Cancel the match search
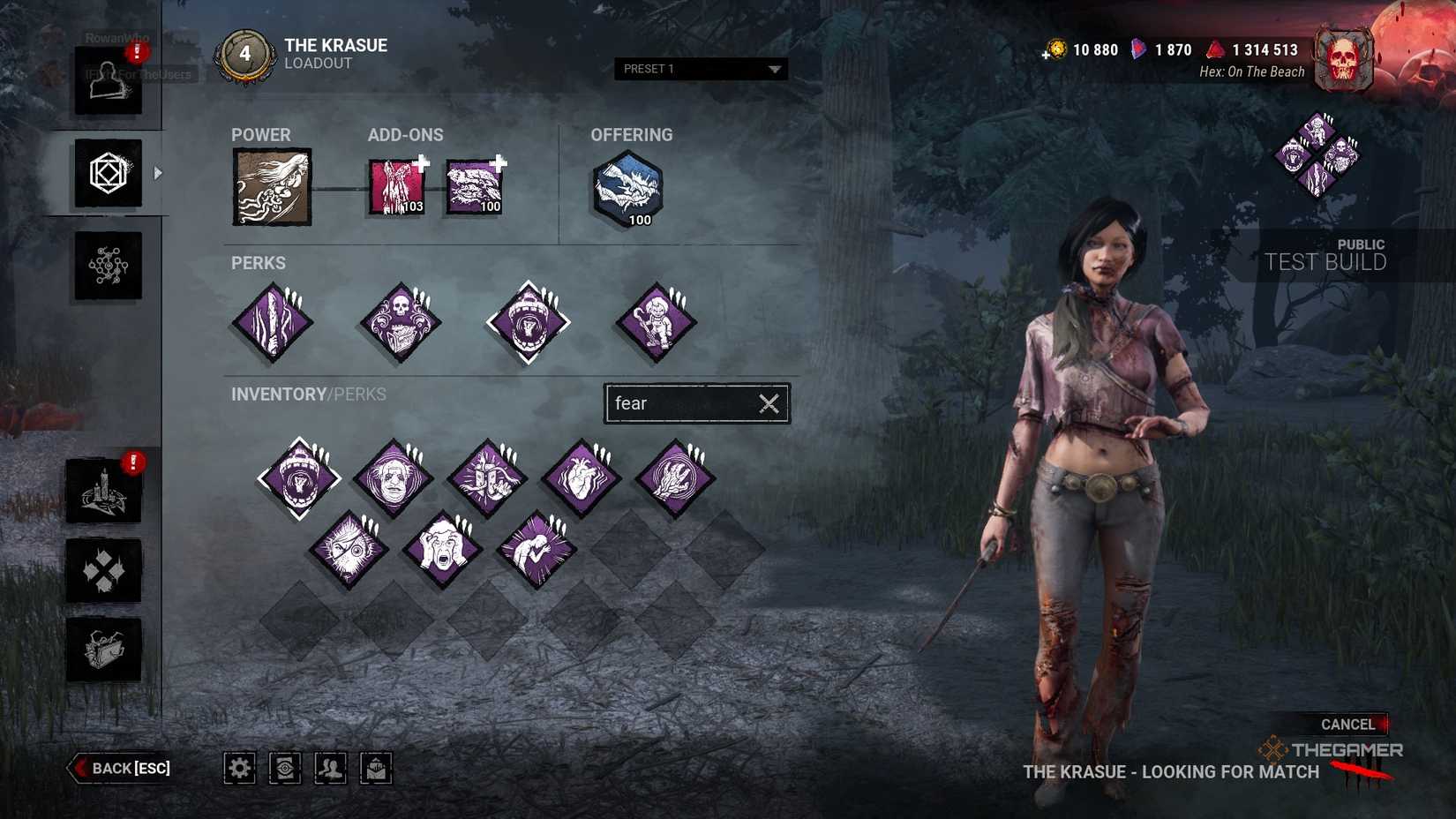 (1347, 724)
